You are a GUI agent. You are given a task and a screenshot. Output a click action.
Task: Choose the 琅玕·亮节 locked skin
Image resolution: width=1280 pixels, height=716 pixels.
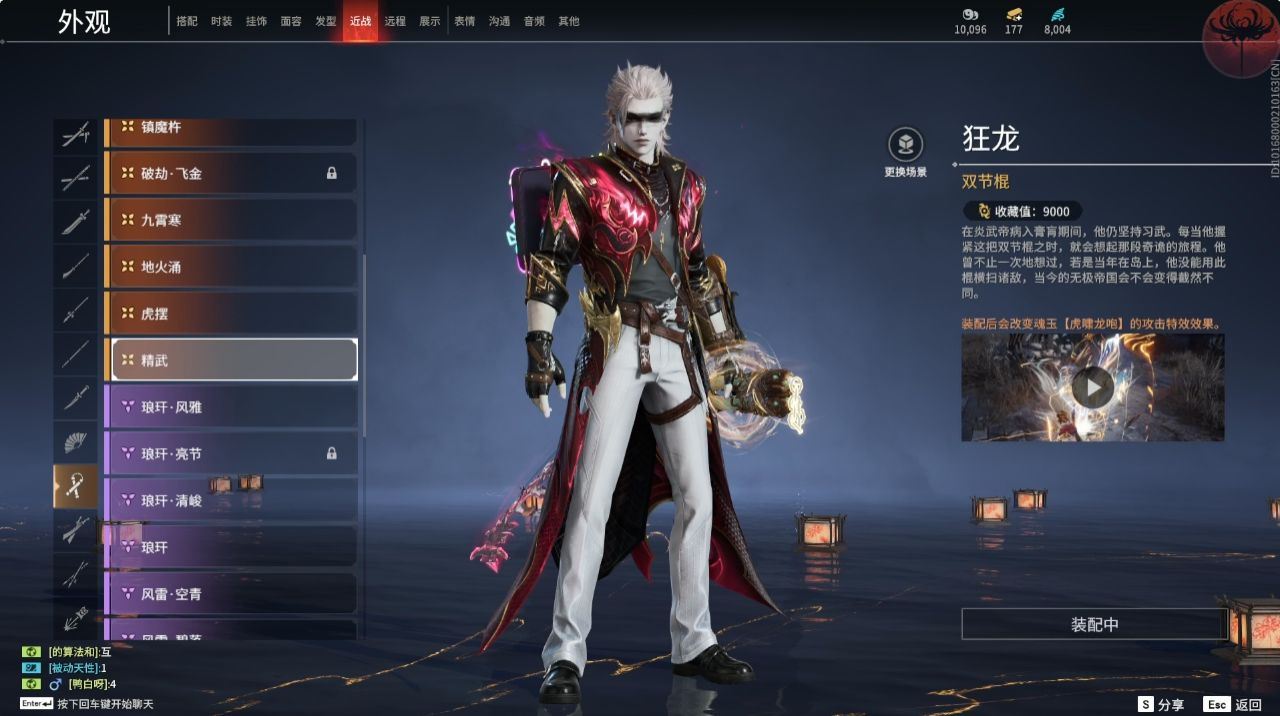point(231,453)
